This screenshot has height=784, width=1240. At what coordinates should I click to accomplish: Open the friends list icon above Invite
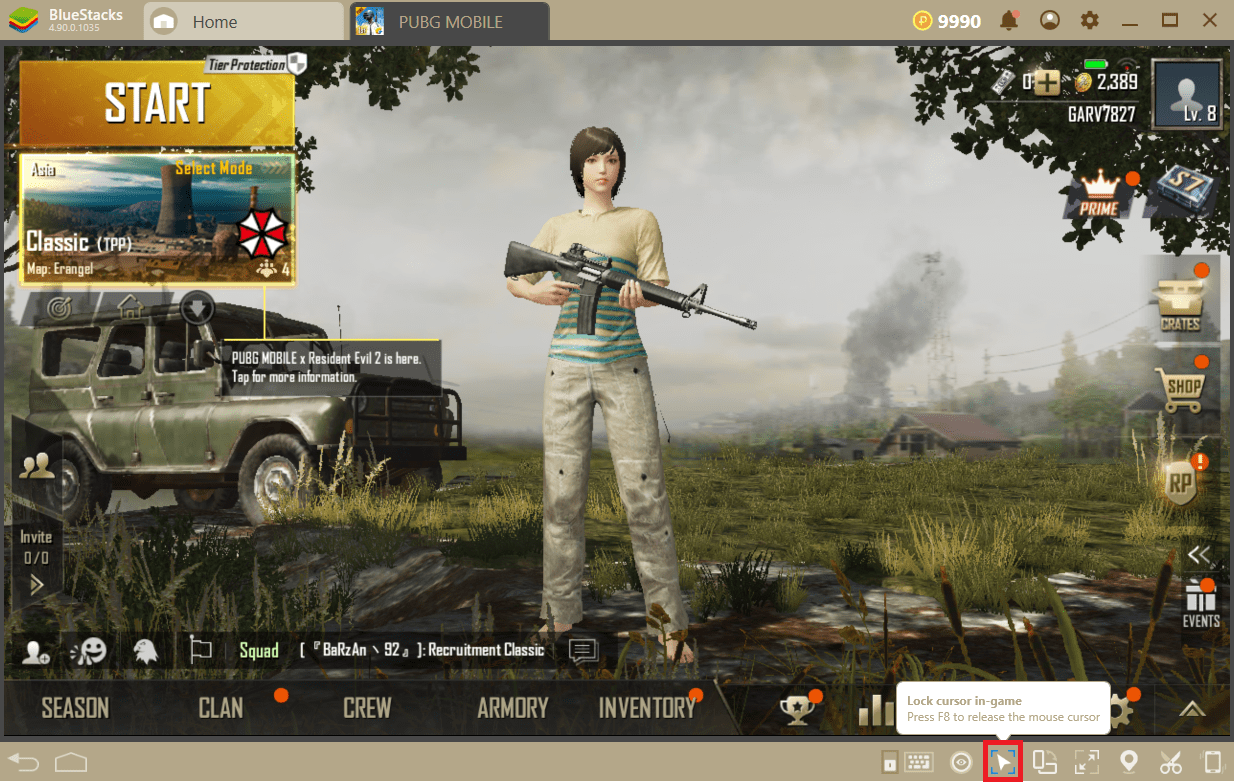tap(37, 464)
